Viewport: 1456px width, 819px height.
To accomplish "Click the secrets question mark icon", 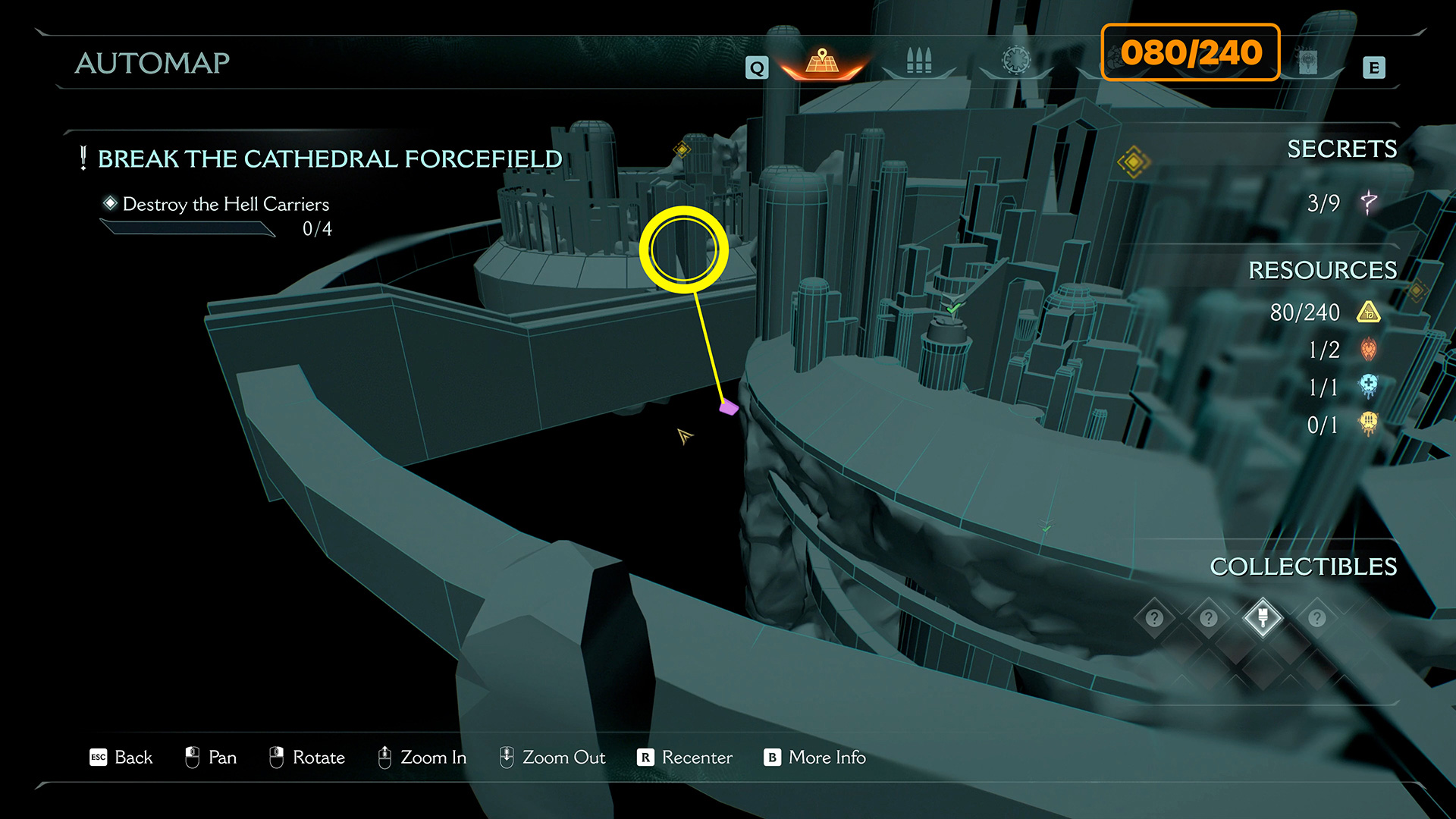I will [x=1369, y=202].
